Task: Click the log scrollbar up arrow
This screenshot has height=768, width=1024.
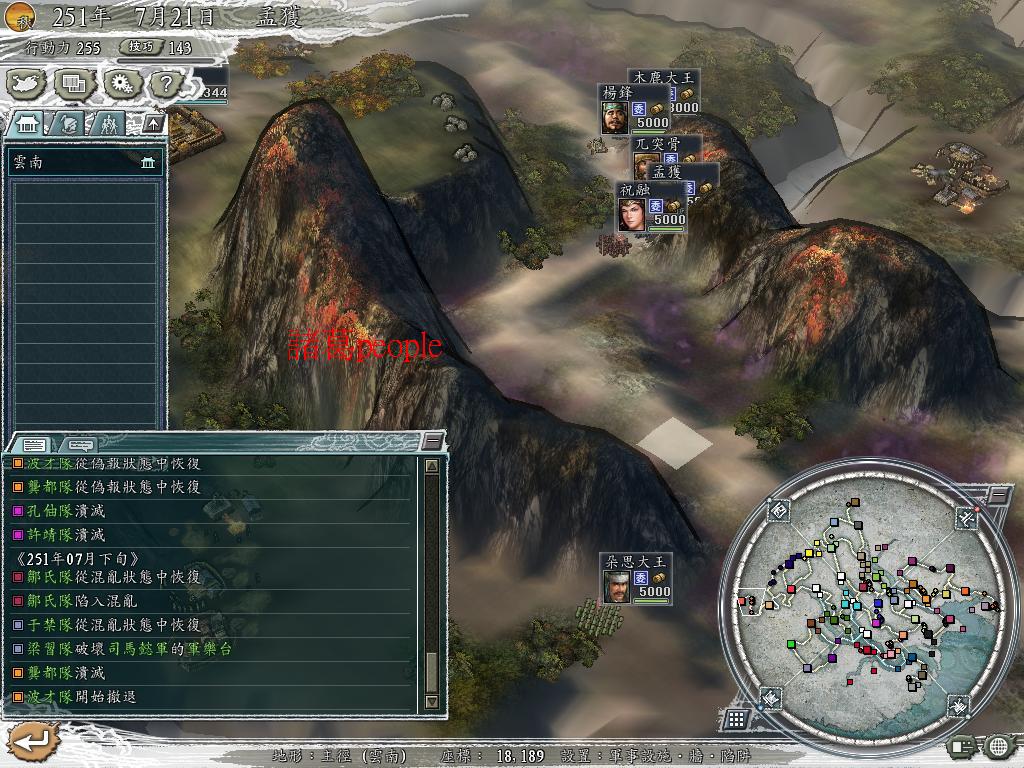Action: point(432,466)
